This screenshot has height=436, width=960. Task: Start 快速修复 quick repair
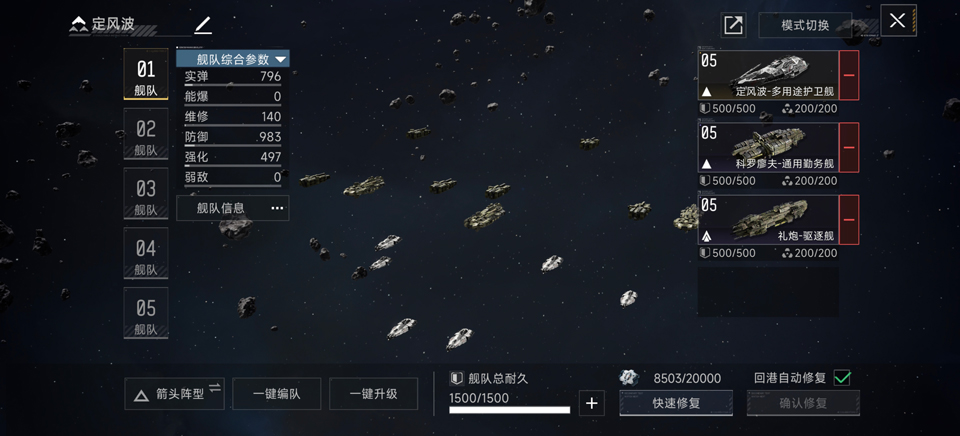click(676, 403)
